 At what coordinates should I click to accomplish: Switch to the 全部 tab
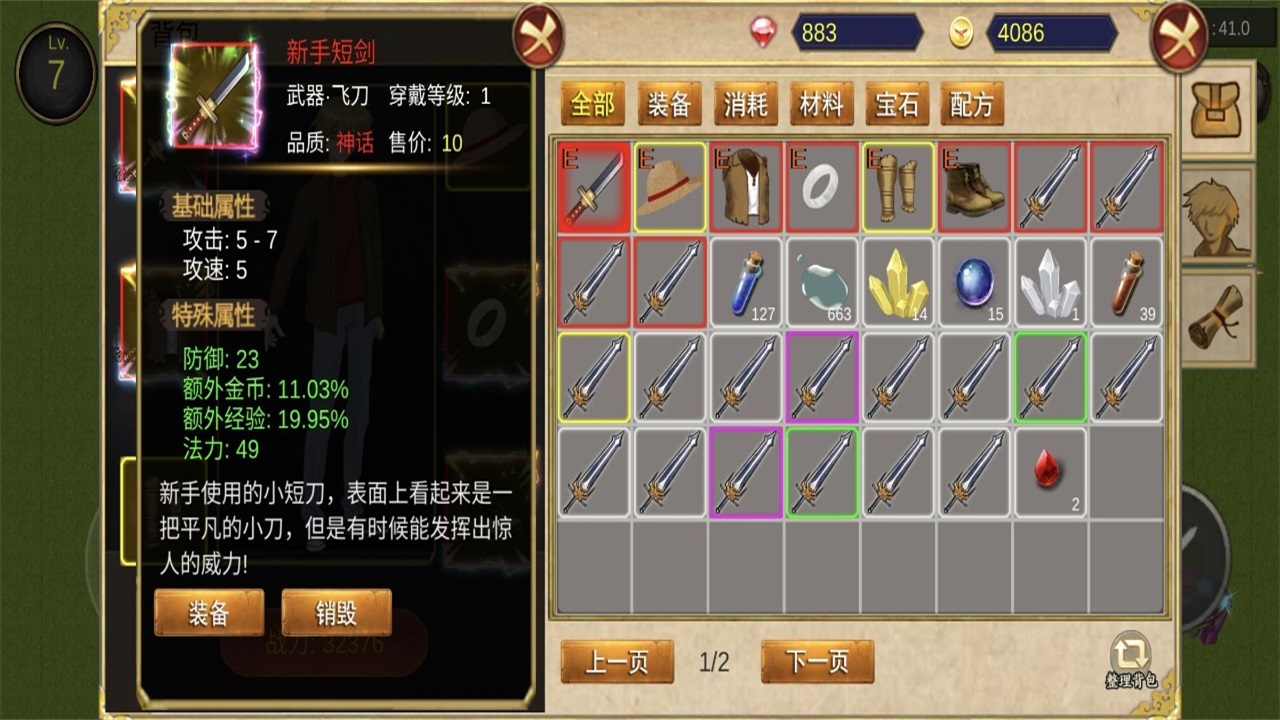coord(592,104)
